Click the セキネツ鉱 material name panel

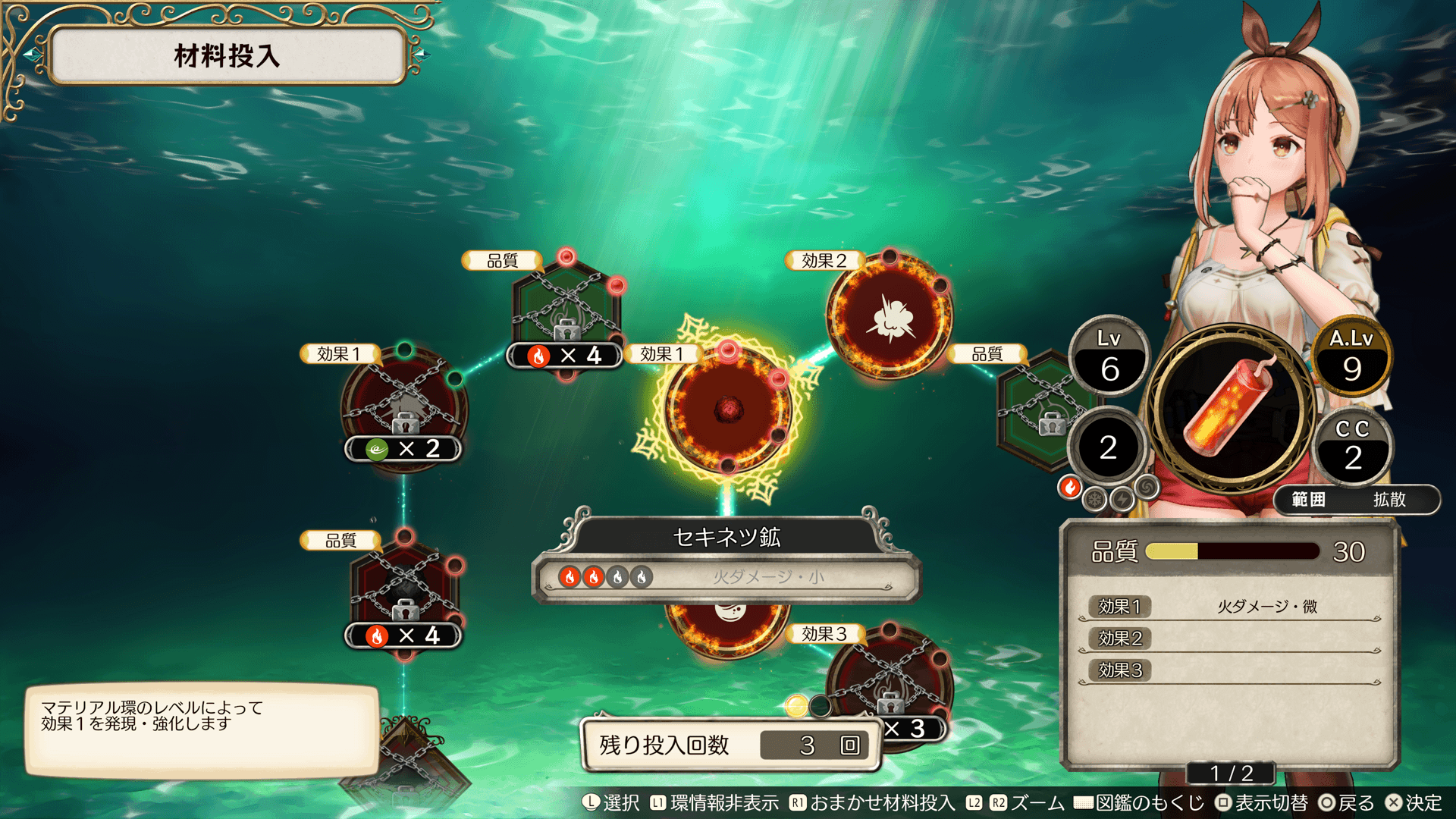[726, 538]
